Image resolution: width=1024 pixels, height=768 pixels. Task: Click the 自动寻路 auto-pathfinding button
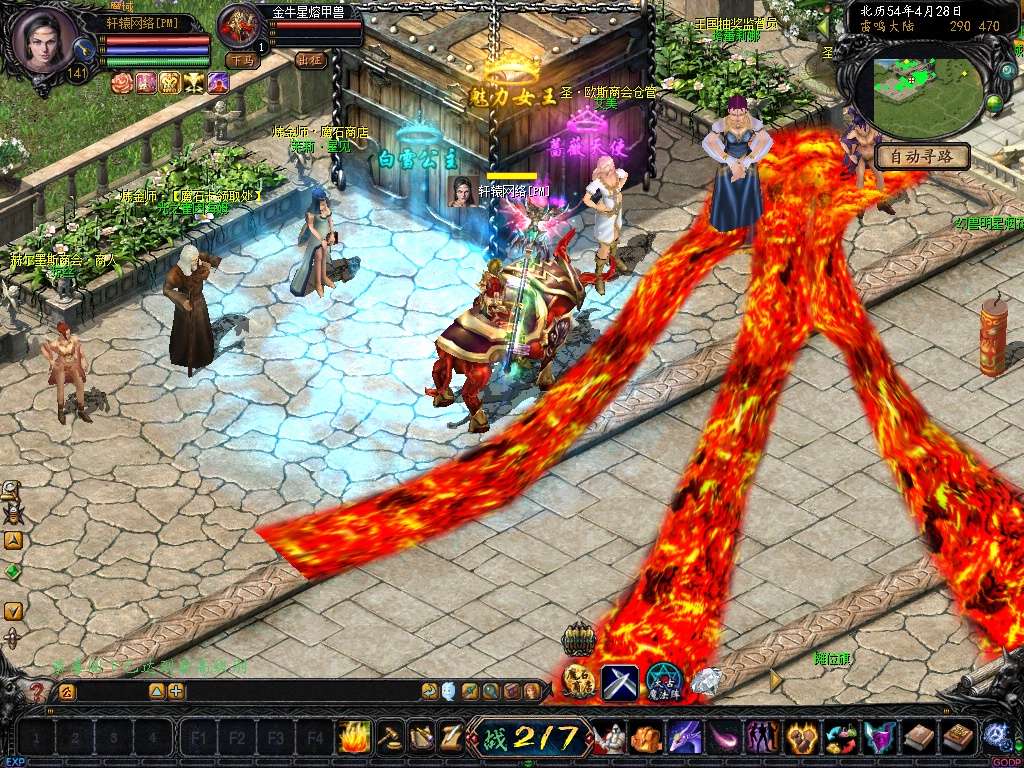point(922,156)
